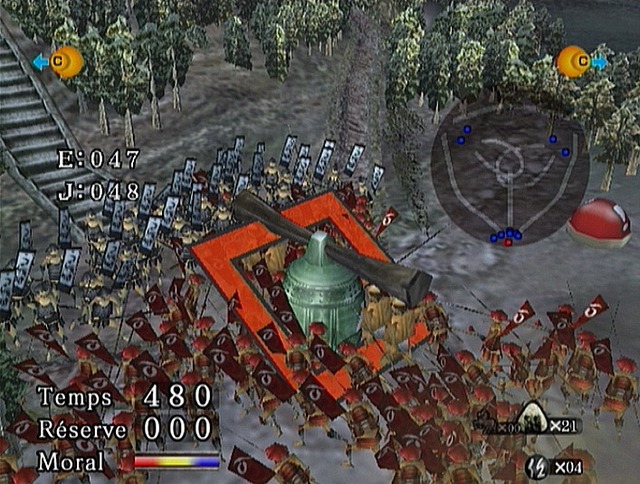Click the red marker on the minimap
Viewport: 640px width, 484px height.
pos(509,242)
